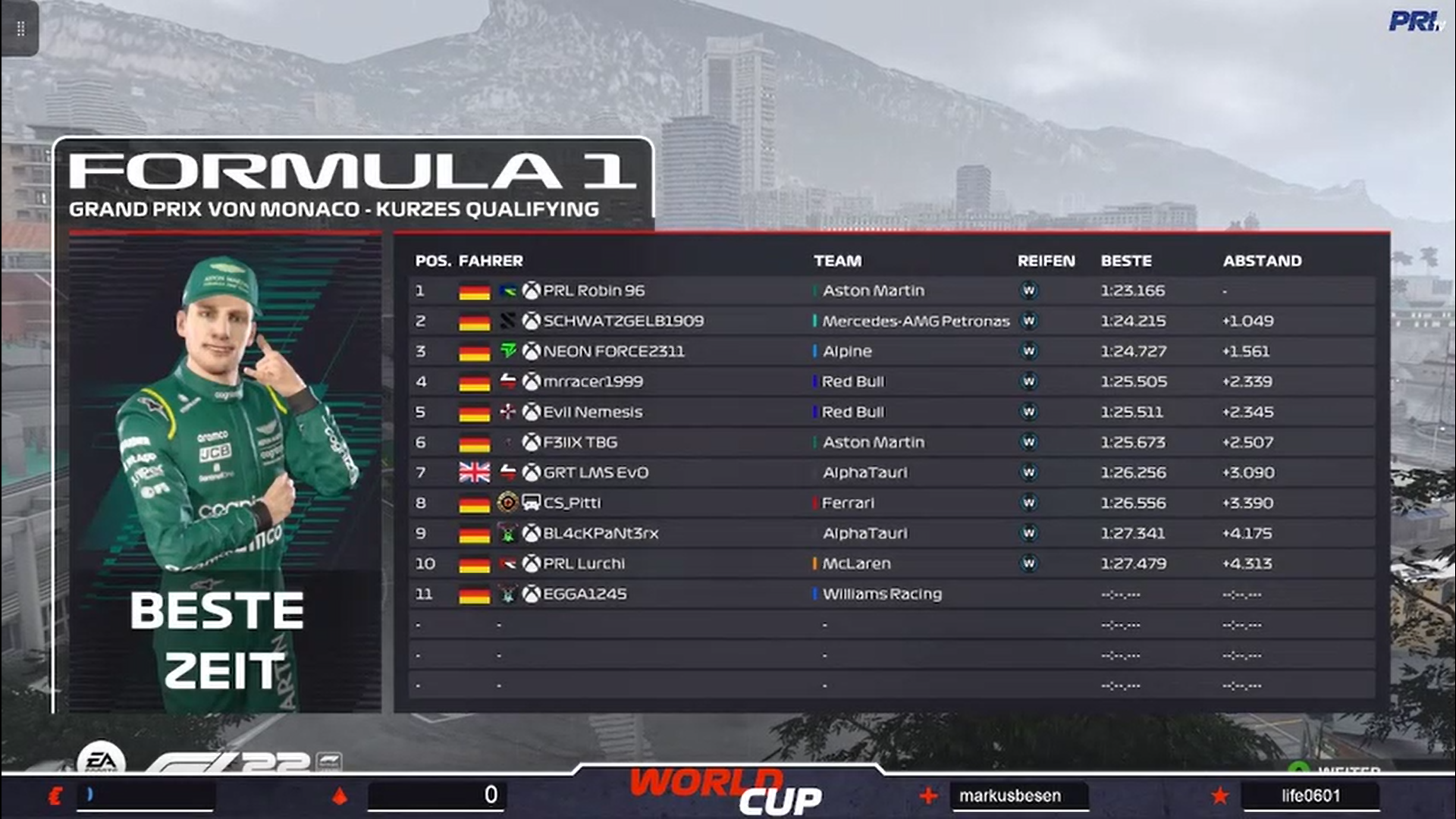Pick the Evil Nemesis driver entry

point(592,412)
